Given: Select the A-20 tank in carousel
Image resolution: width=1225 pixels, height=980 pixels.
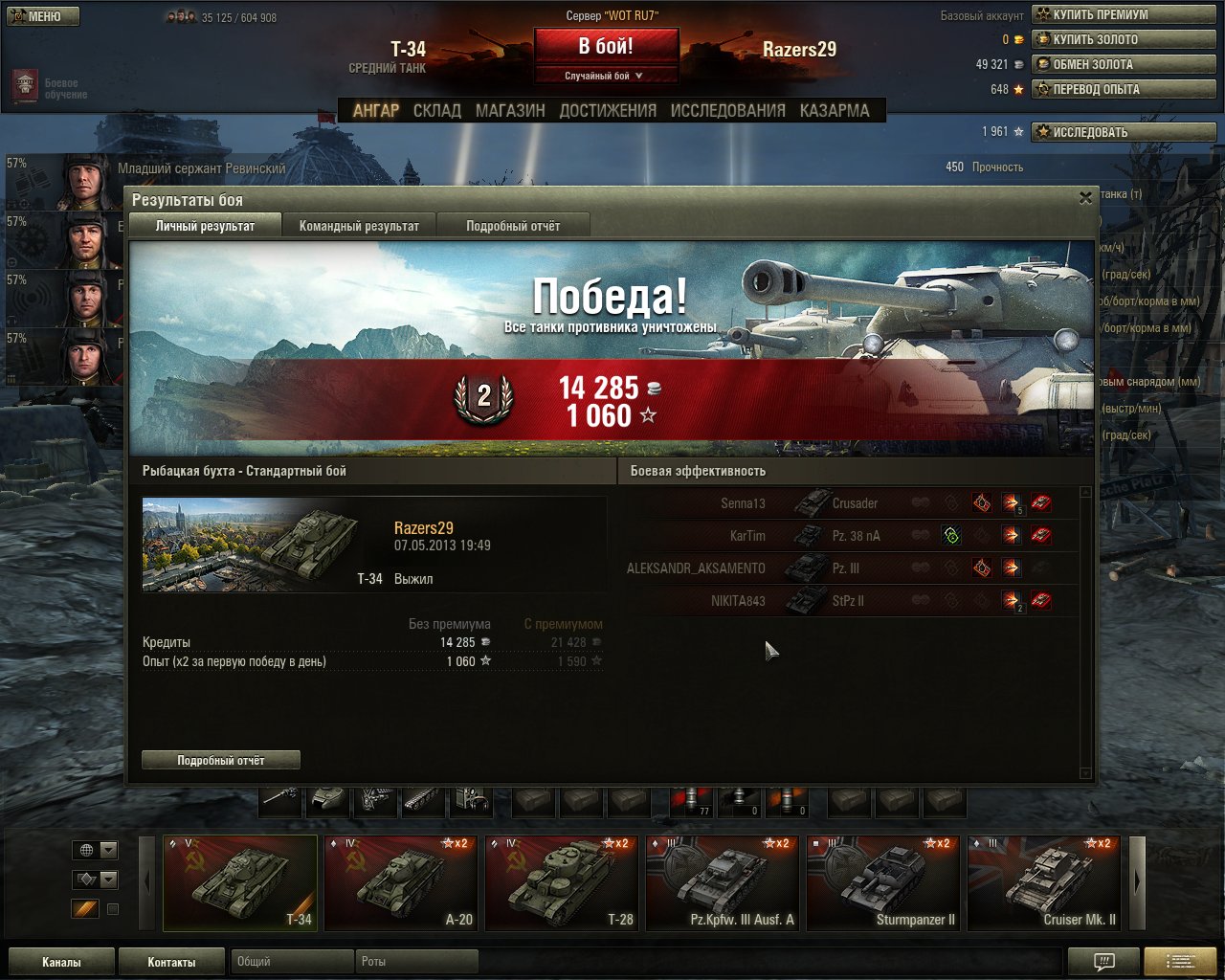Looking at the screenshot, I should tap(401, 883).
